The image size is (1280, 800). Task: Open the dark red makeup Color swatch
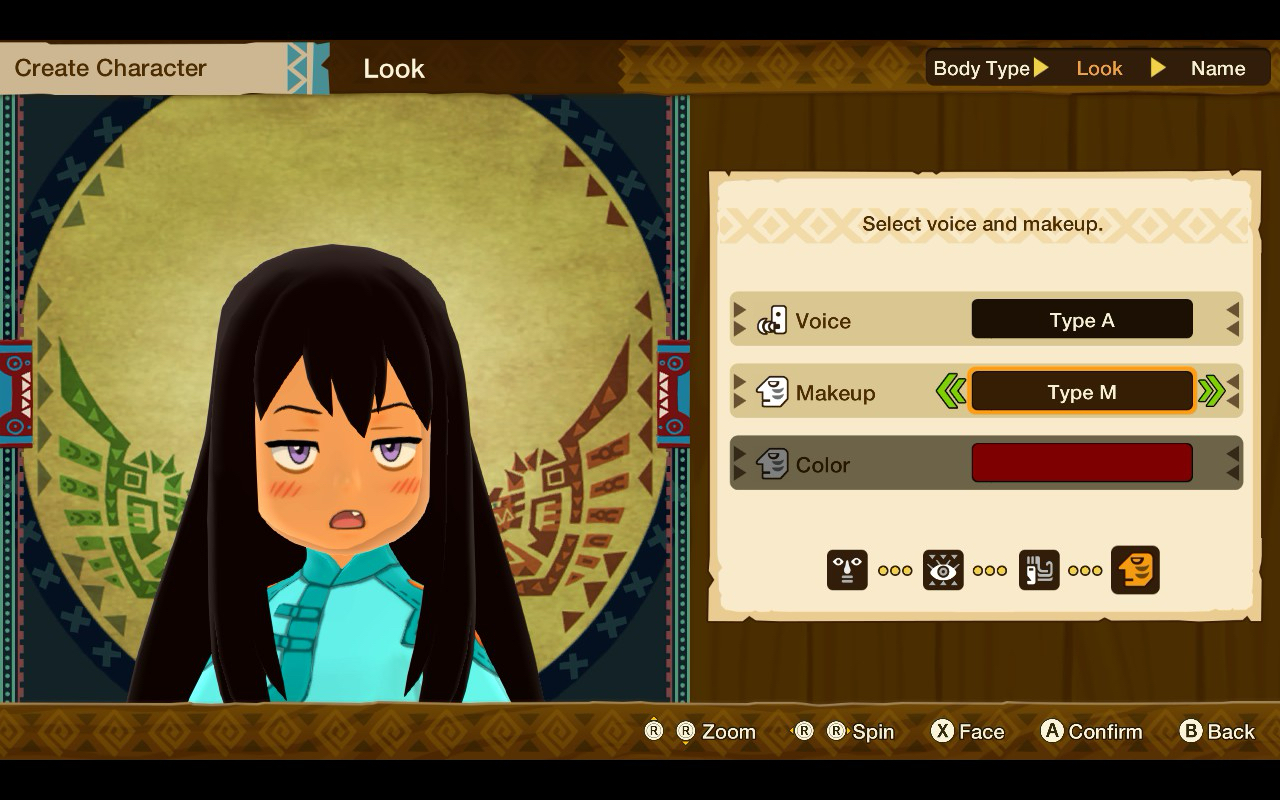[1081, 464]
